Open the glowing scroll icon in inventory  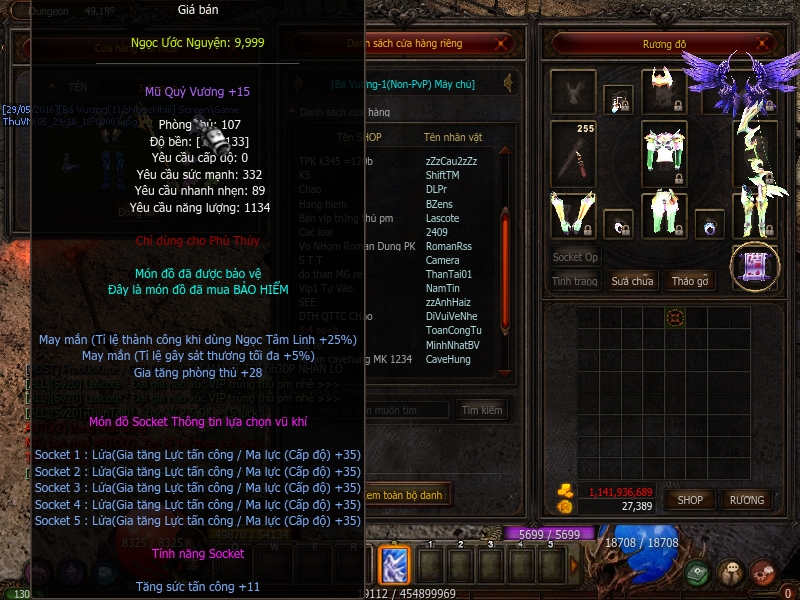pyautogui.click(x=755, y=267)
